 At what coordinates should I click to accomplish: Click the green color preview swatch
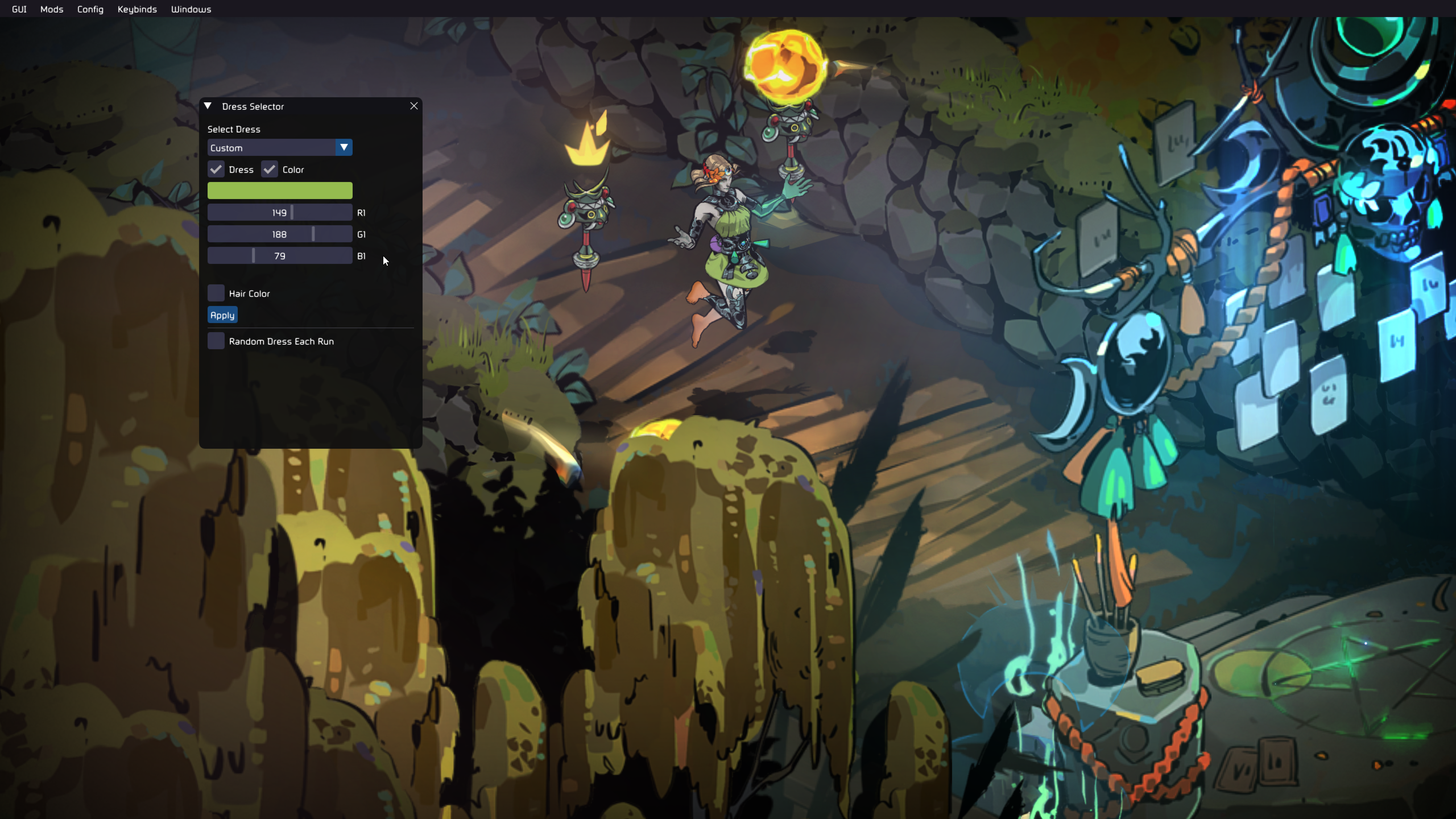(x=280, y=190)
